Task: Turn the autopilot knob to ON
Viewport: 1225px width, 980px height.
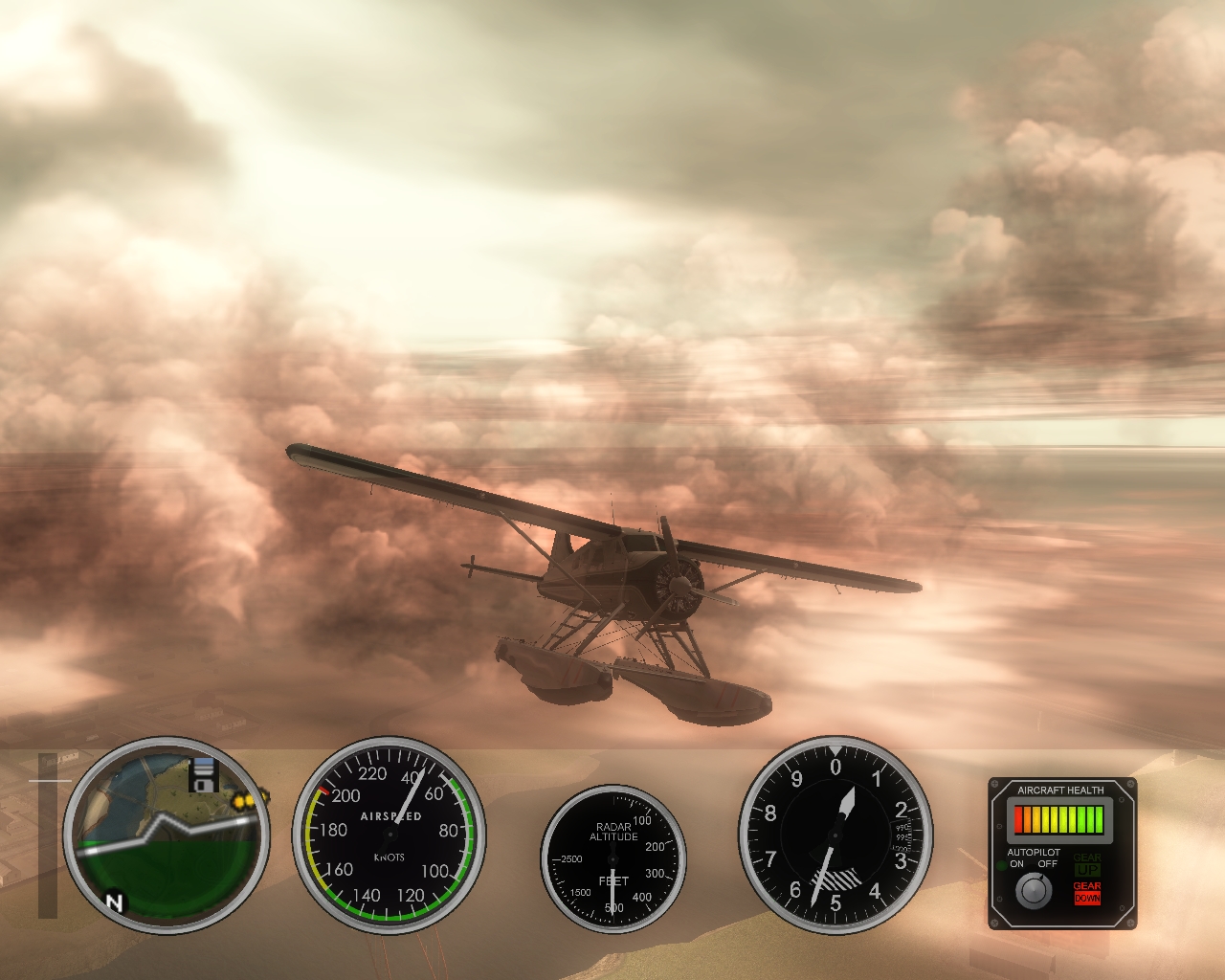Action: 1034,890
